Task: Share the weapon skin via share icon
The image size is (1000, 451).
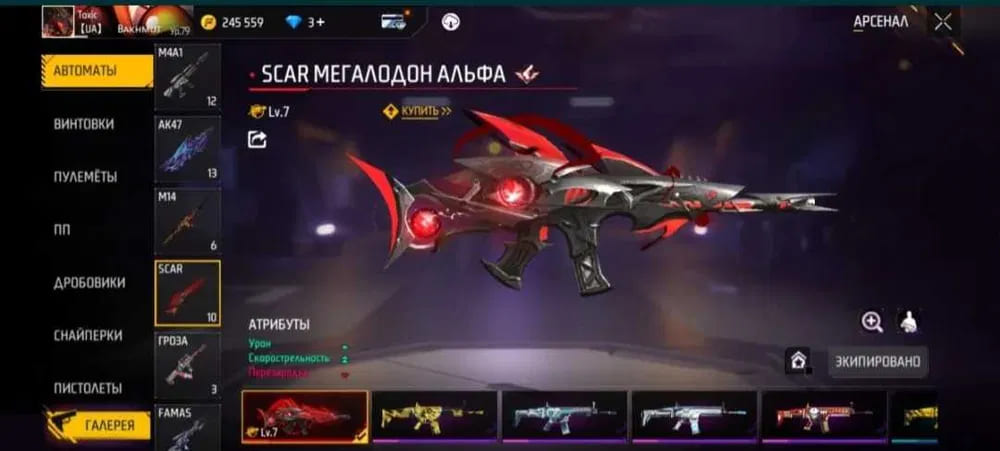Action: click(257, 140)
